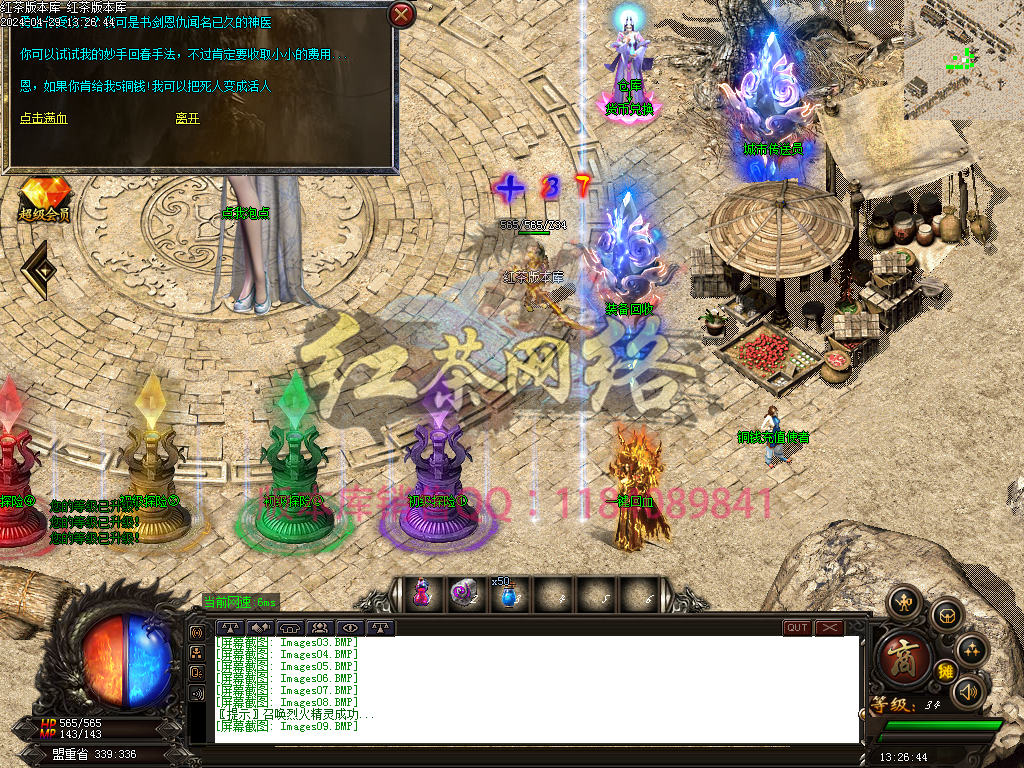This screenshot has width=1024, height=768.
Task: Choose the 点击满血 full-heal option
Action: (x=44, y=118)
